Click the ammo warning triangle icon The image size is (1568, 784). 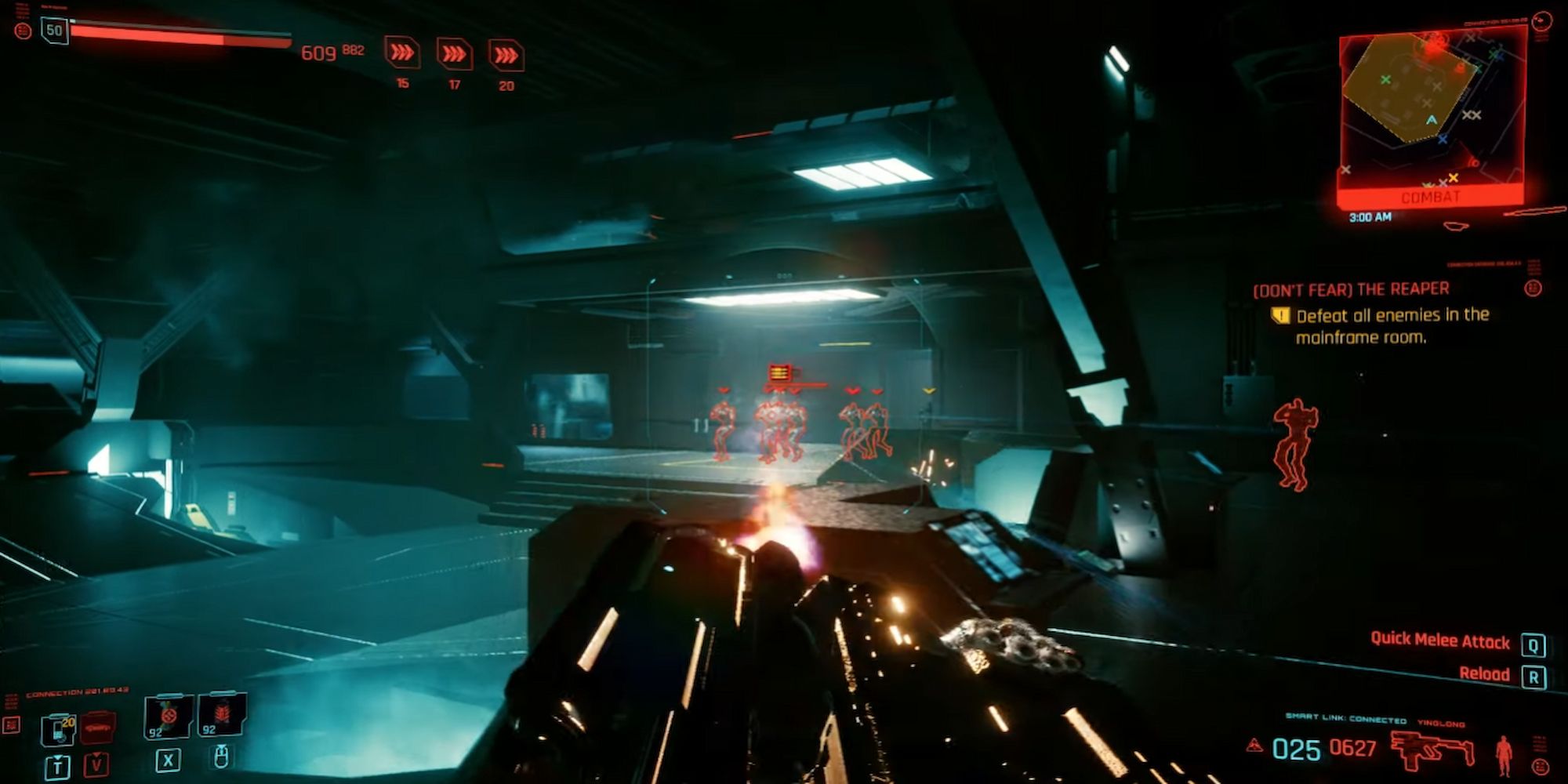(x=1254, y=745)
